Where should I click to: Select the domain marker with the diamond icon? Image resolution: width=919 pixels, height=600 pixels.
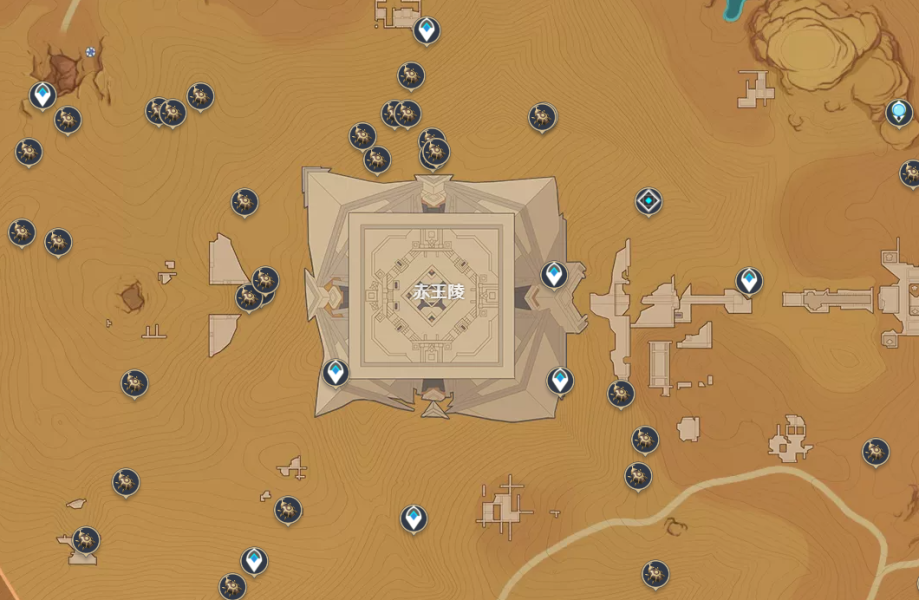[x=649, y=202]
